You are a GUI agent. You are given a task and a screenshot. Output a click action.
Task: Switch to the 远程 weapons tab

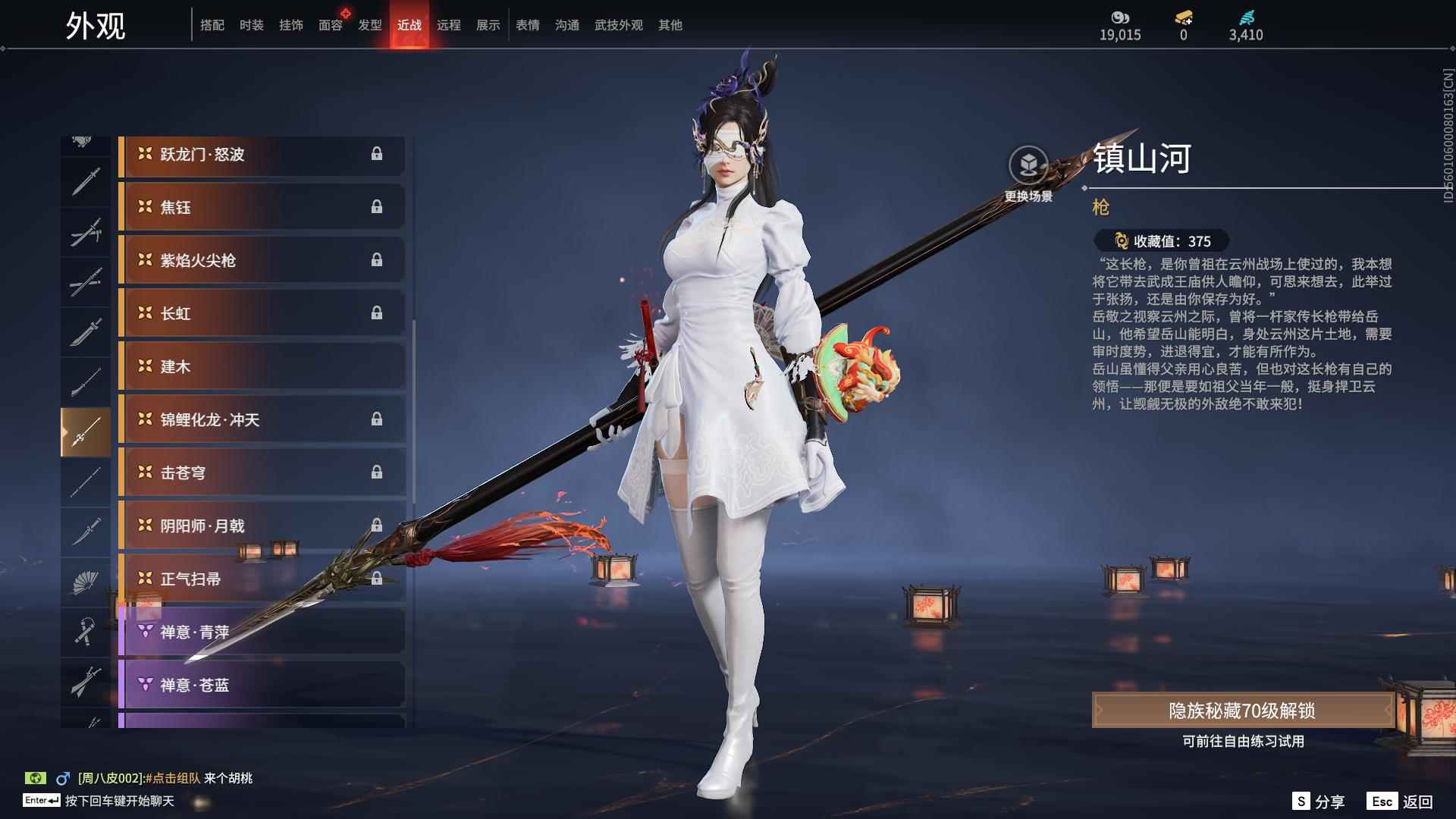[450, 25]
